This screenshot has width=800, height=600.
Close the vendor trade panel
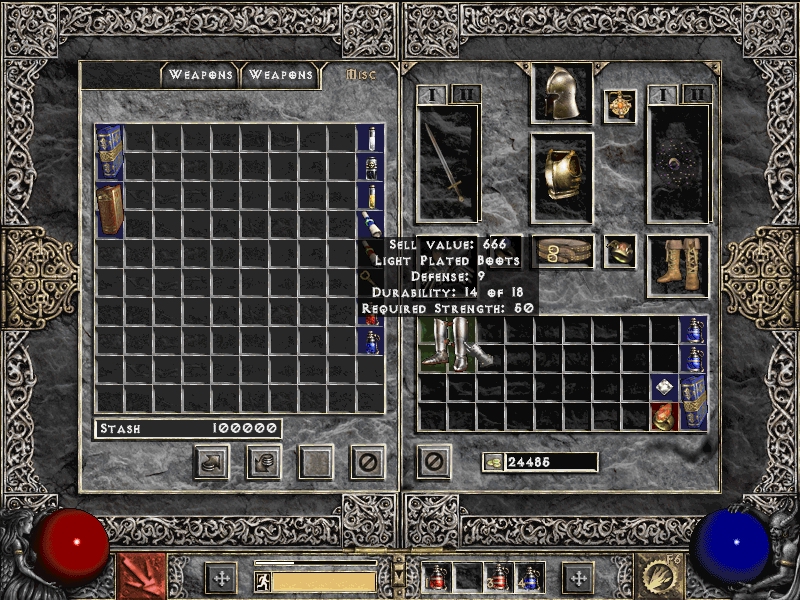tap(367, 461)
